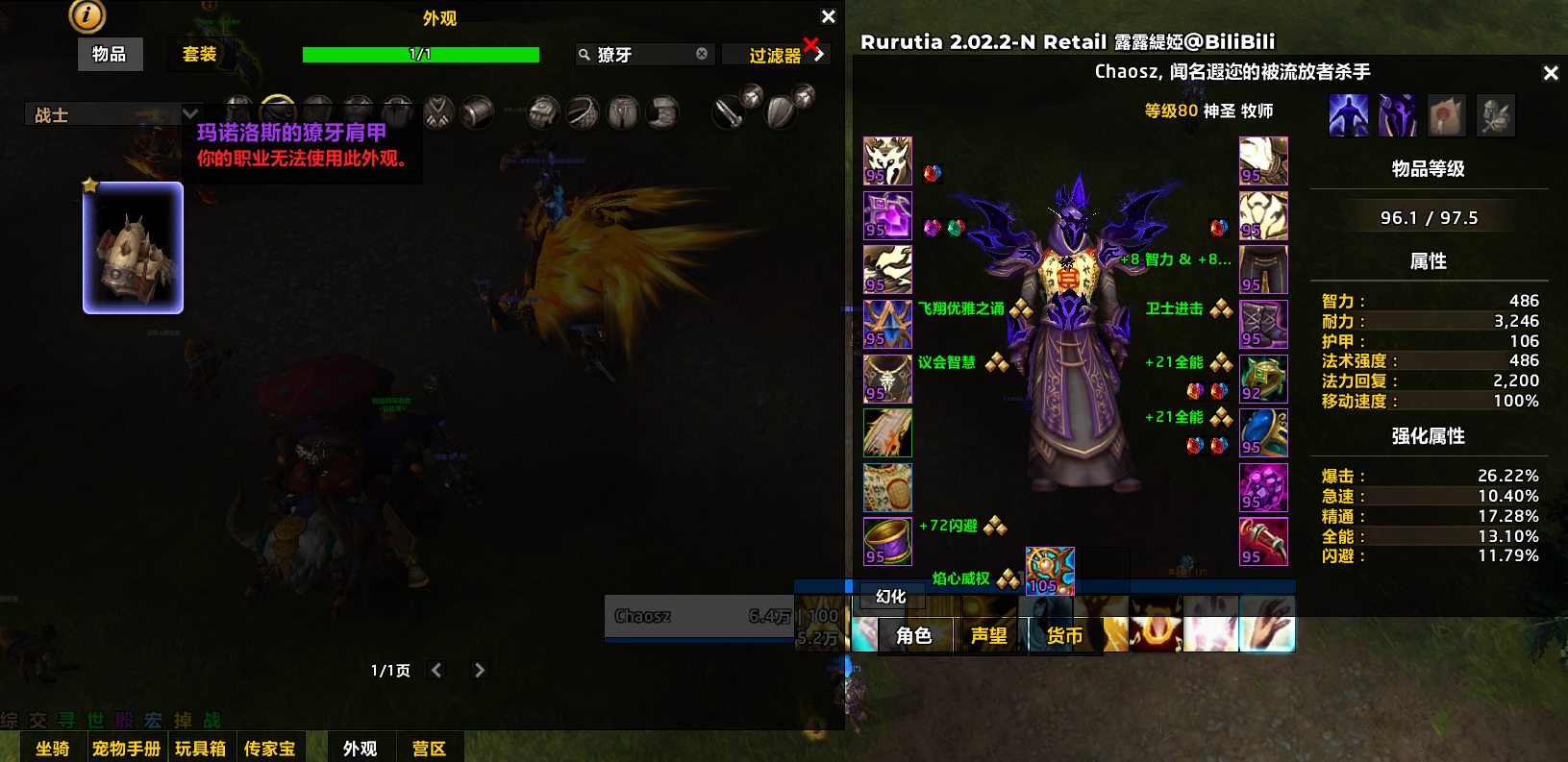Select the tusked shoulder armor appearance

point(133,248)
